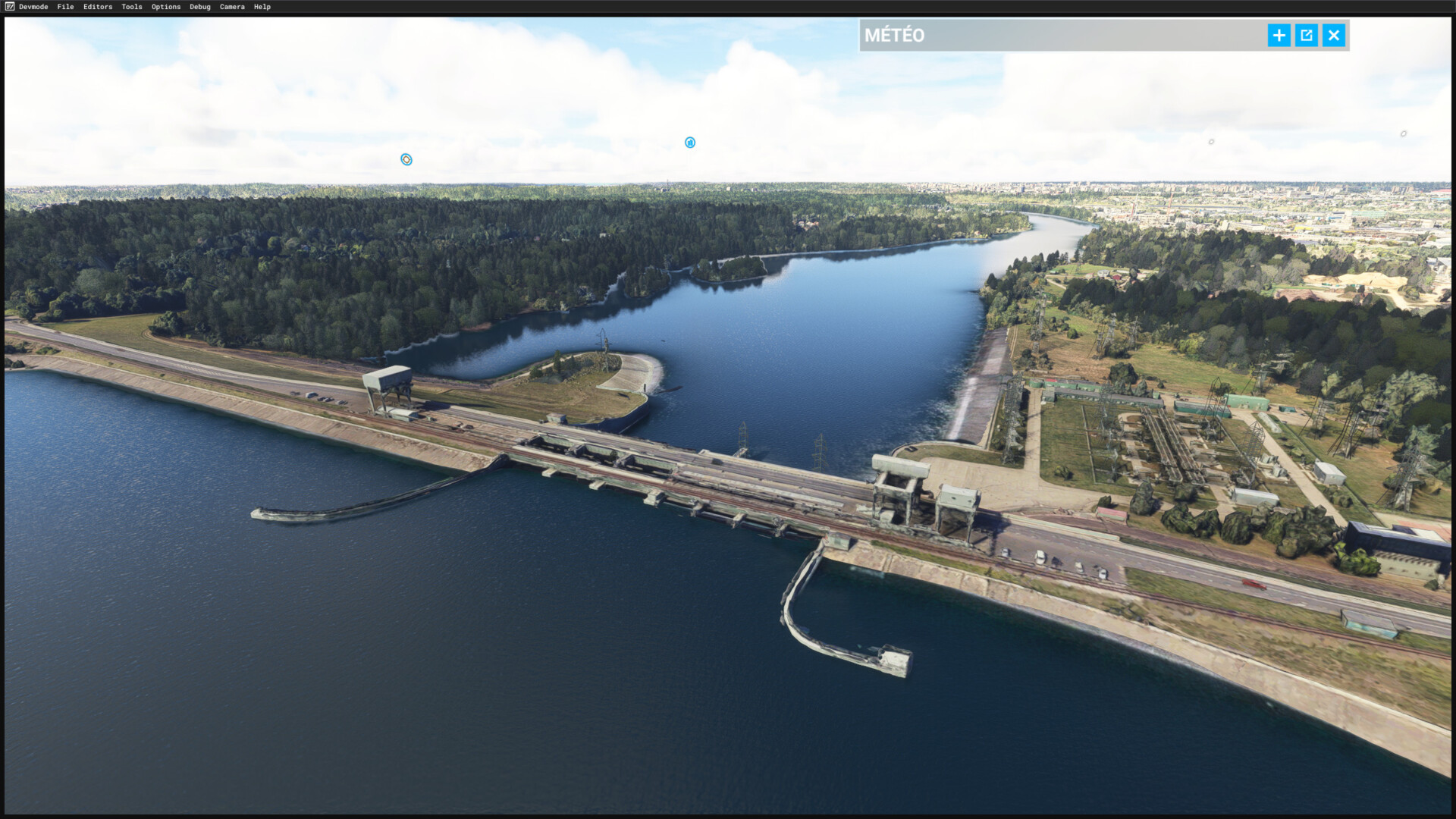Select the orange ring POI marker
The image size is (1456, 819).
point(406,159)
